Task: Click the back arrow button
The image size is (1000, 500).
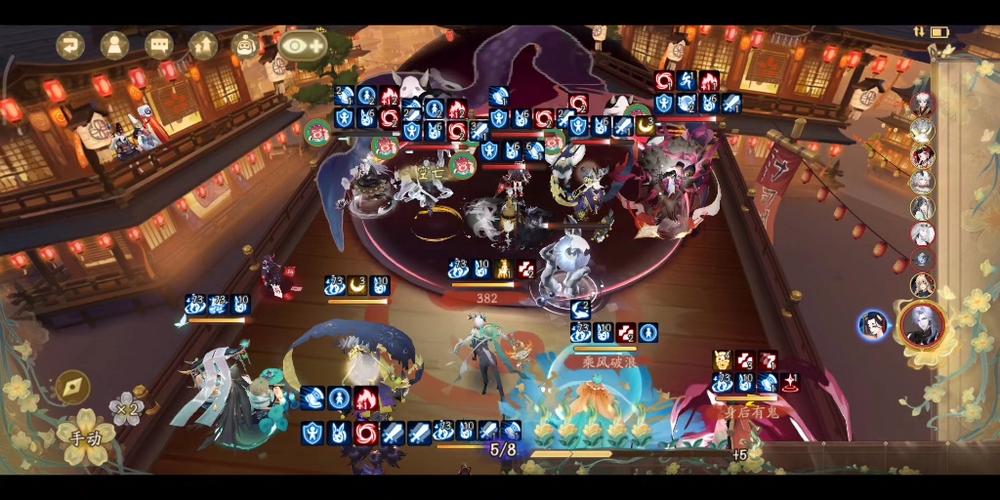Action: [70, 45]
